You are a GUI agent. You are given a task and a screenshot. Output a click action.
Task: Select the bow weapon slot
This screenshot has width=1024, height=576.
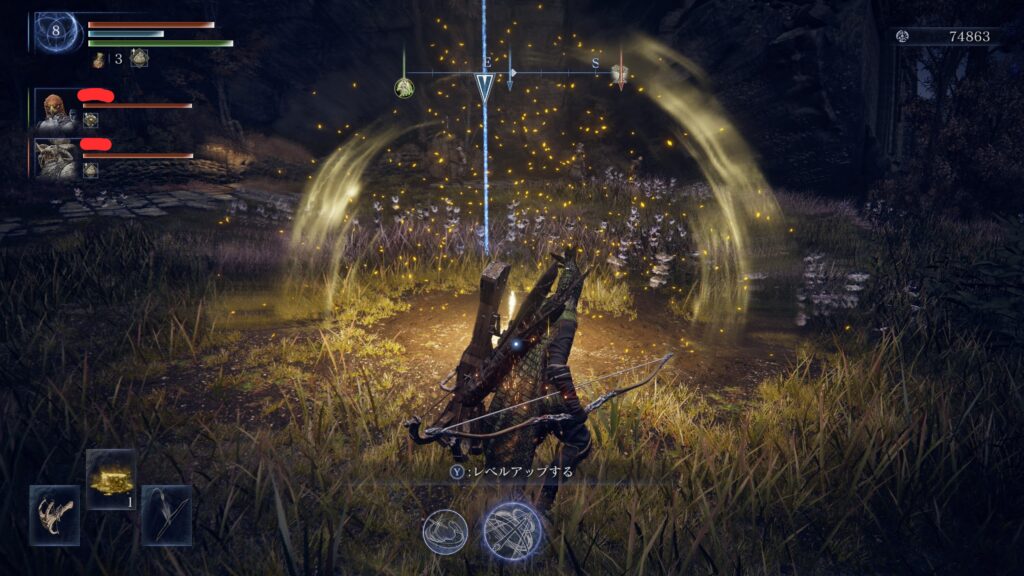[x=166, y=514]
